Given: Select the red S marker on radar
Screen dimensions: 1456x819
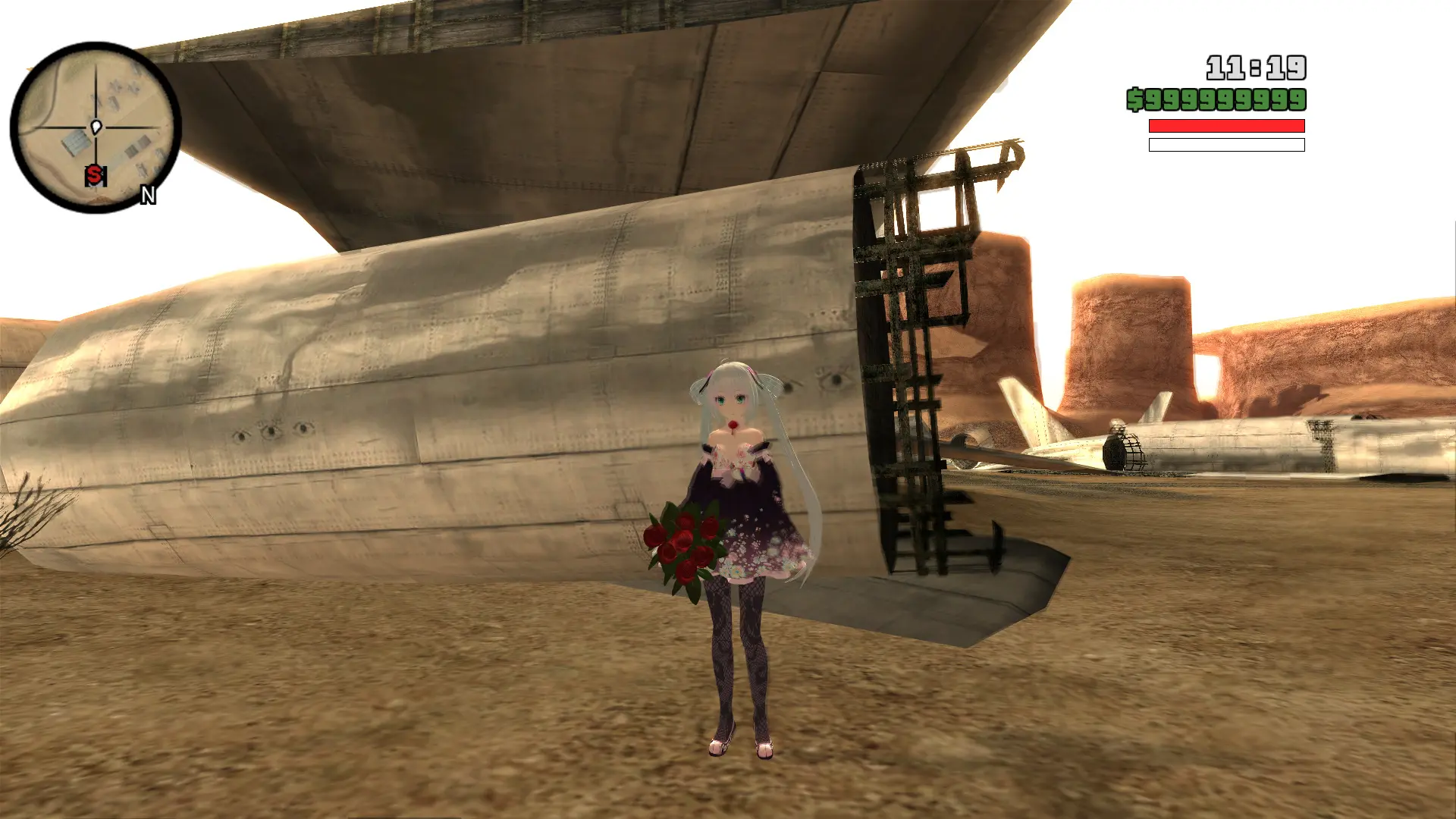Looking at the screenshot, I should point(94,175).
